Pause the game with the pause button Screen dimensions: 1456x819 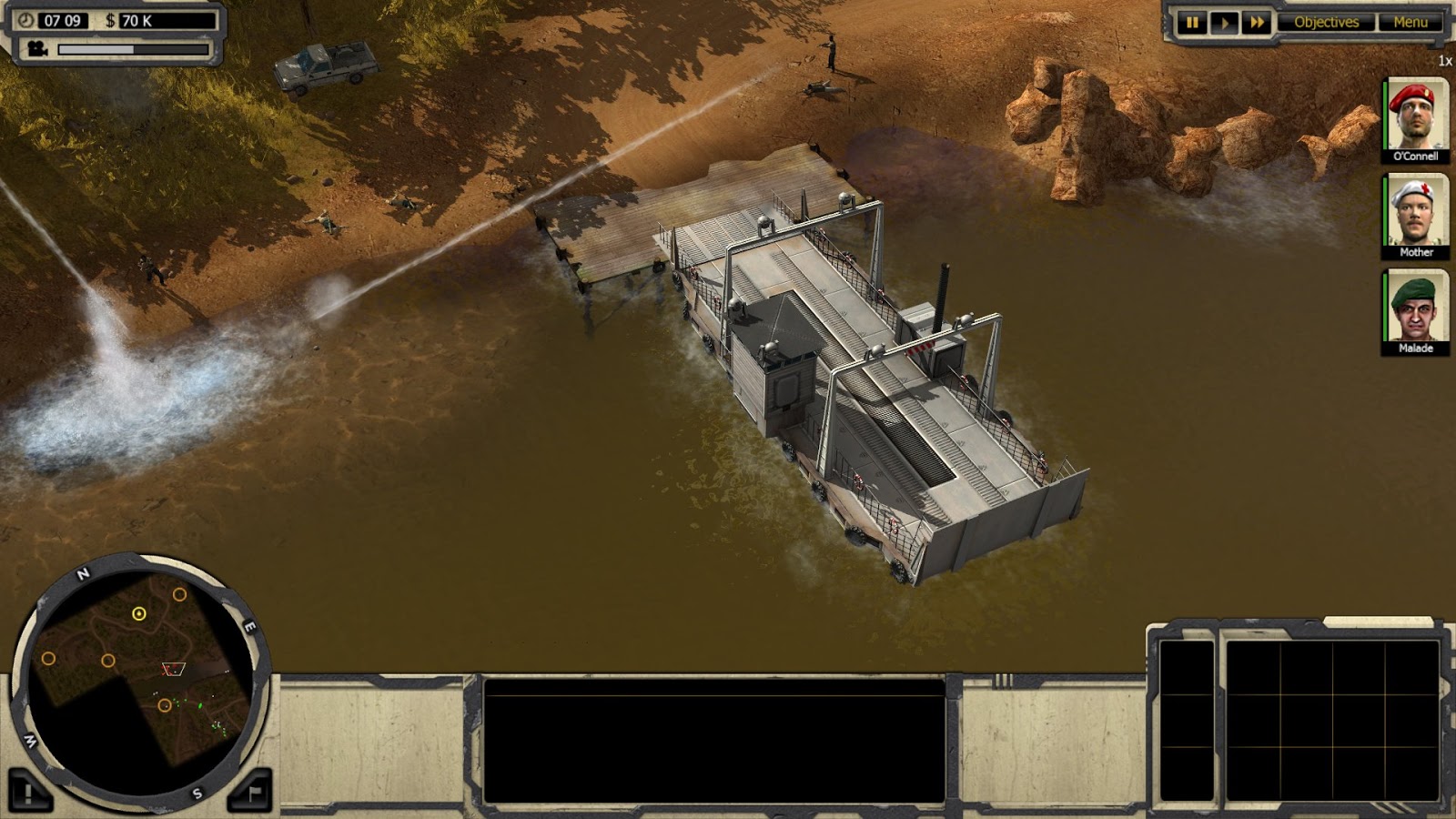(1193, 20)
